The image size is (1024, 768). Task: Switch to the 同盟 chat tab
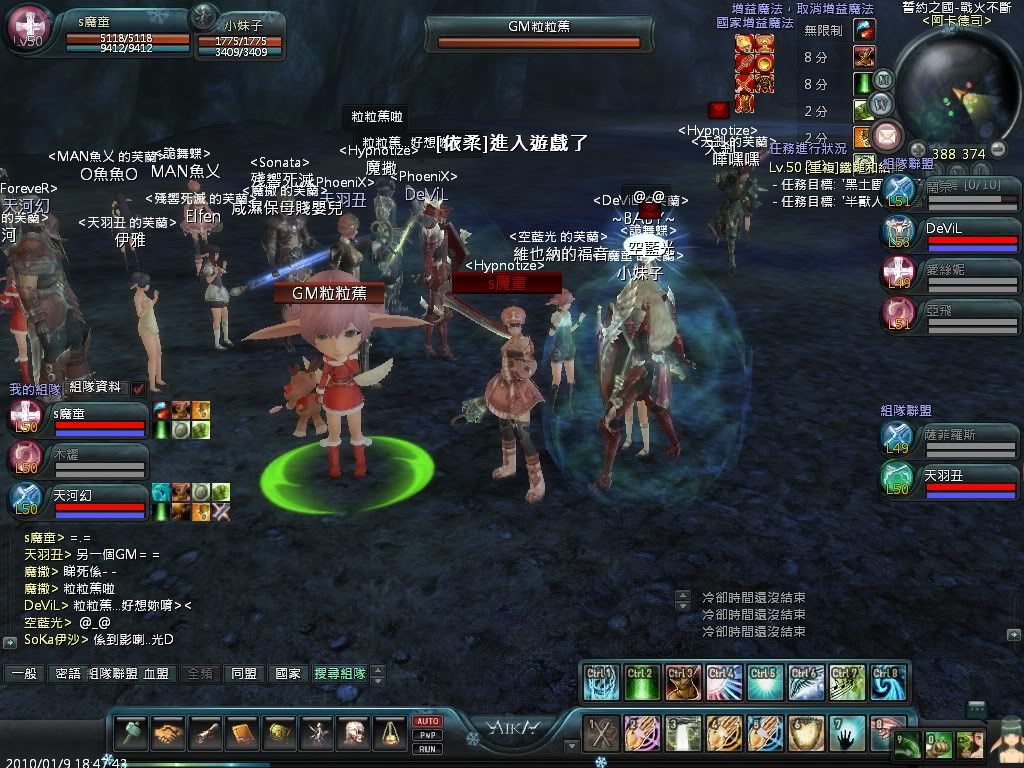point(243,674)
